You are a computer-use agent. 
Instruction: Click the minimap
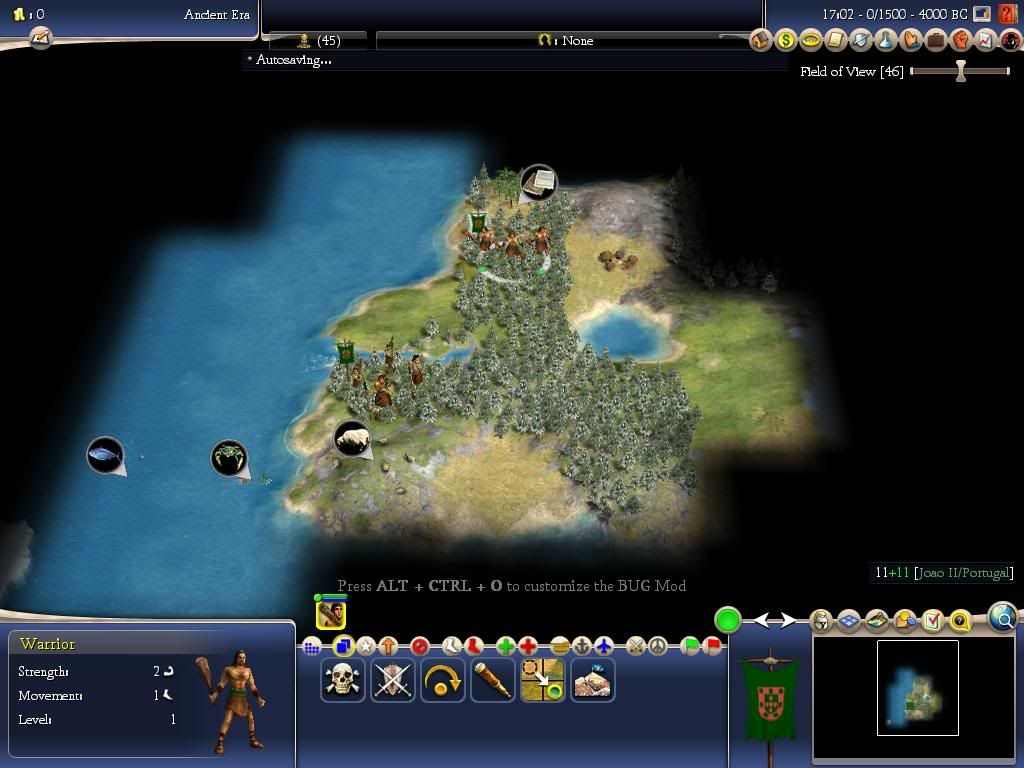click(917, 688)
